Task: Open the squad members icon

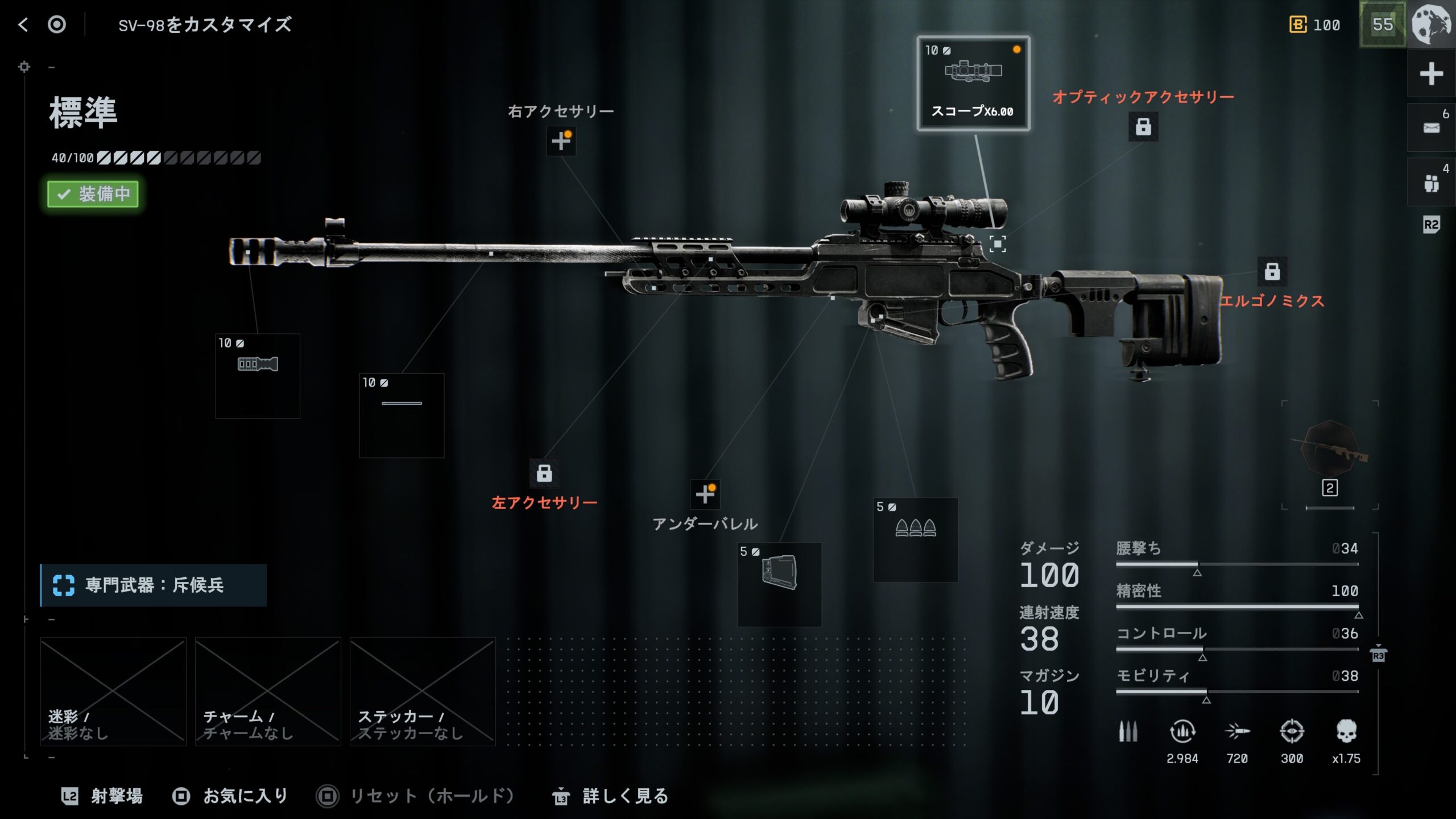Action: [x=1431, y=183]
